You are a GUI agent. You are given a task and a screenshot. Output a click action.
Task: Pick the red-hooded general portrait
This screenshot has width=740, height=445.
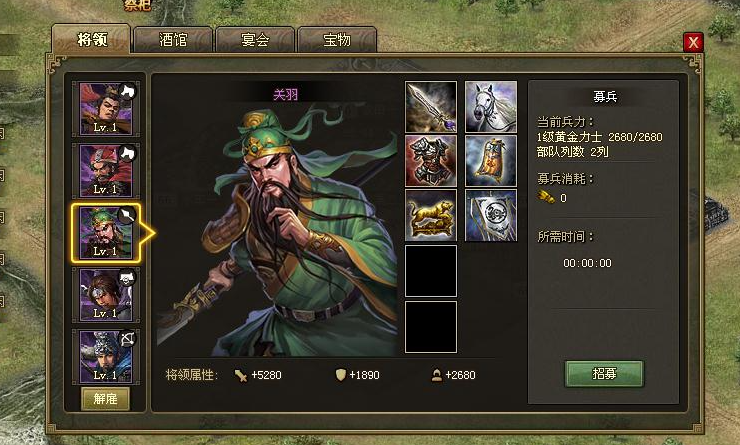coord(110,172)
